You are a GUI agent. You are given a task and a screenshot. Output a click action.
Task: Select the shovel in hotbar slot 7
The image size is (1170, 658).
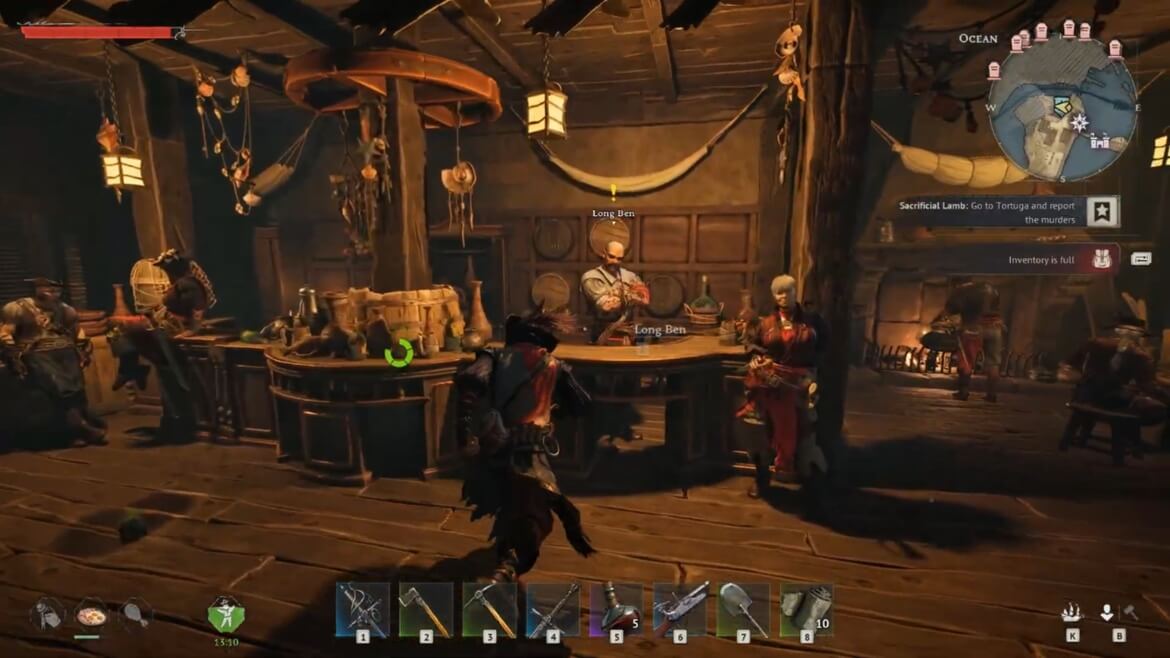pyautogui.click(x=743, y=609)
